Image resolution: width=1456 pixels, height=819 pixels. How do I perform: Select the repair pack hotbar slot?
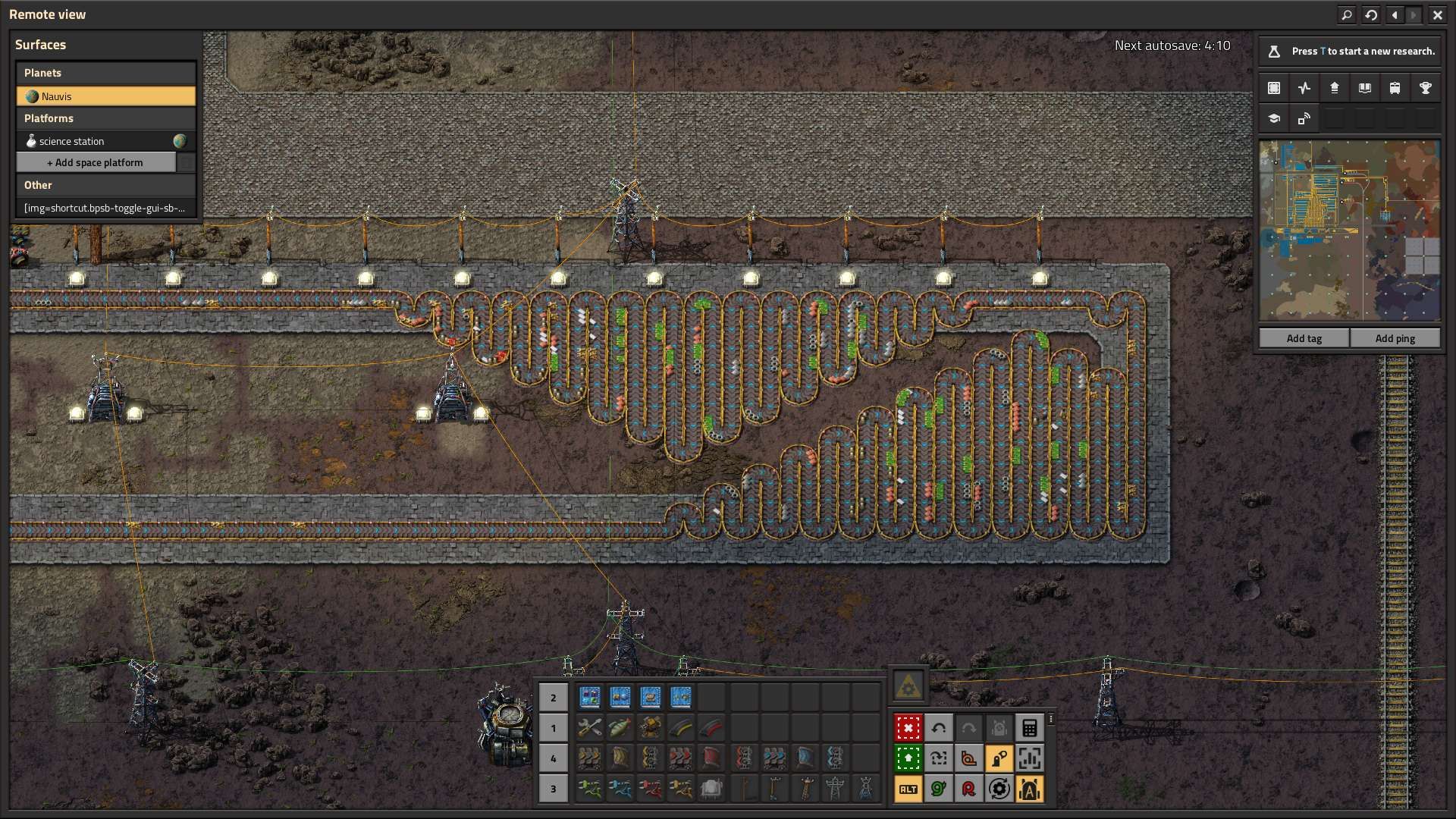[589, 728]
